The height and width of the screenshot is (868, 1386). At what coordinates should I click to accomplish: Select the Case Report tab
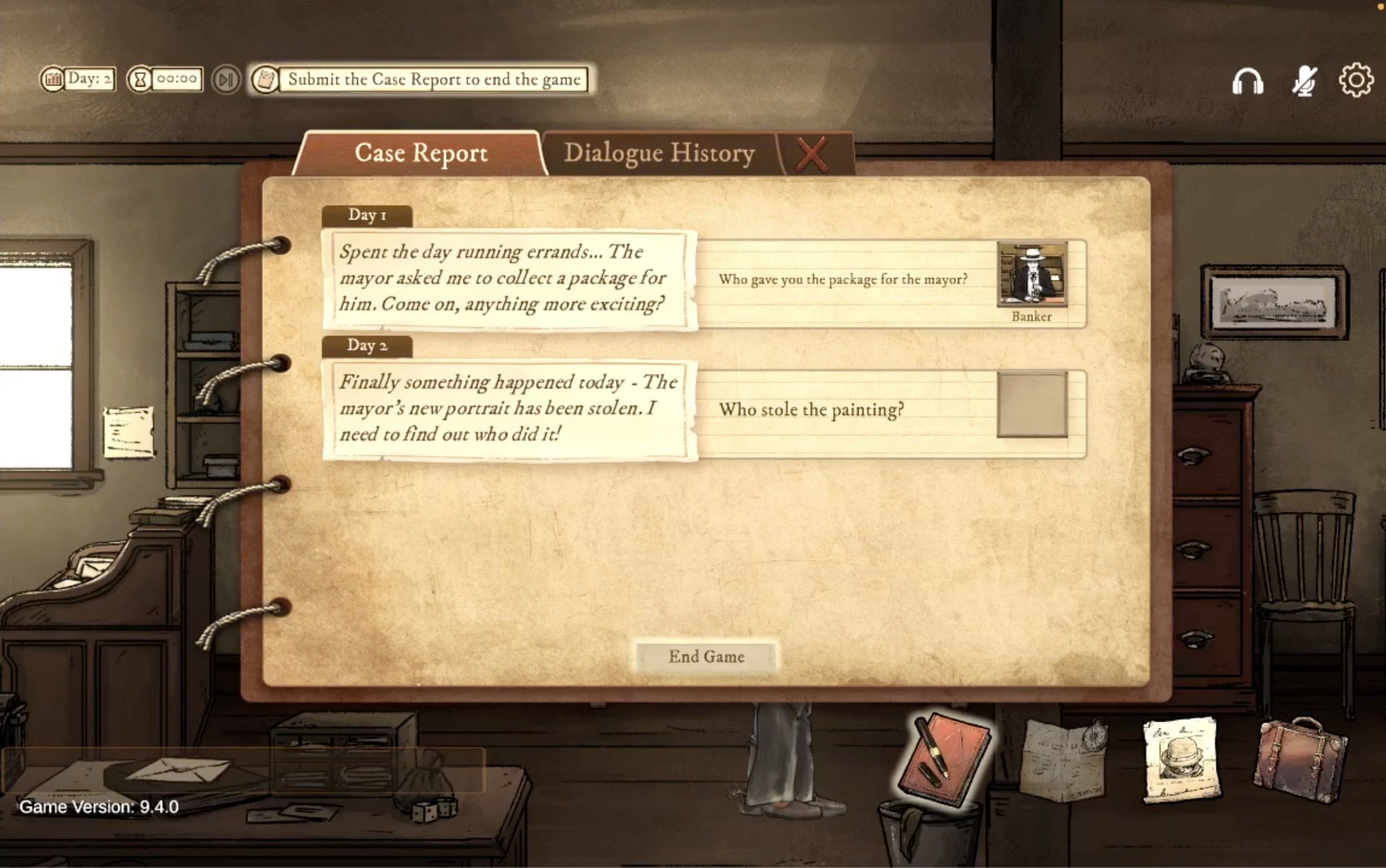(421, 152)
